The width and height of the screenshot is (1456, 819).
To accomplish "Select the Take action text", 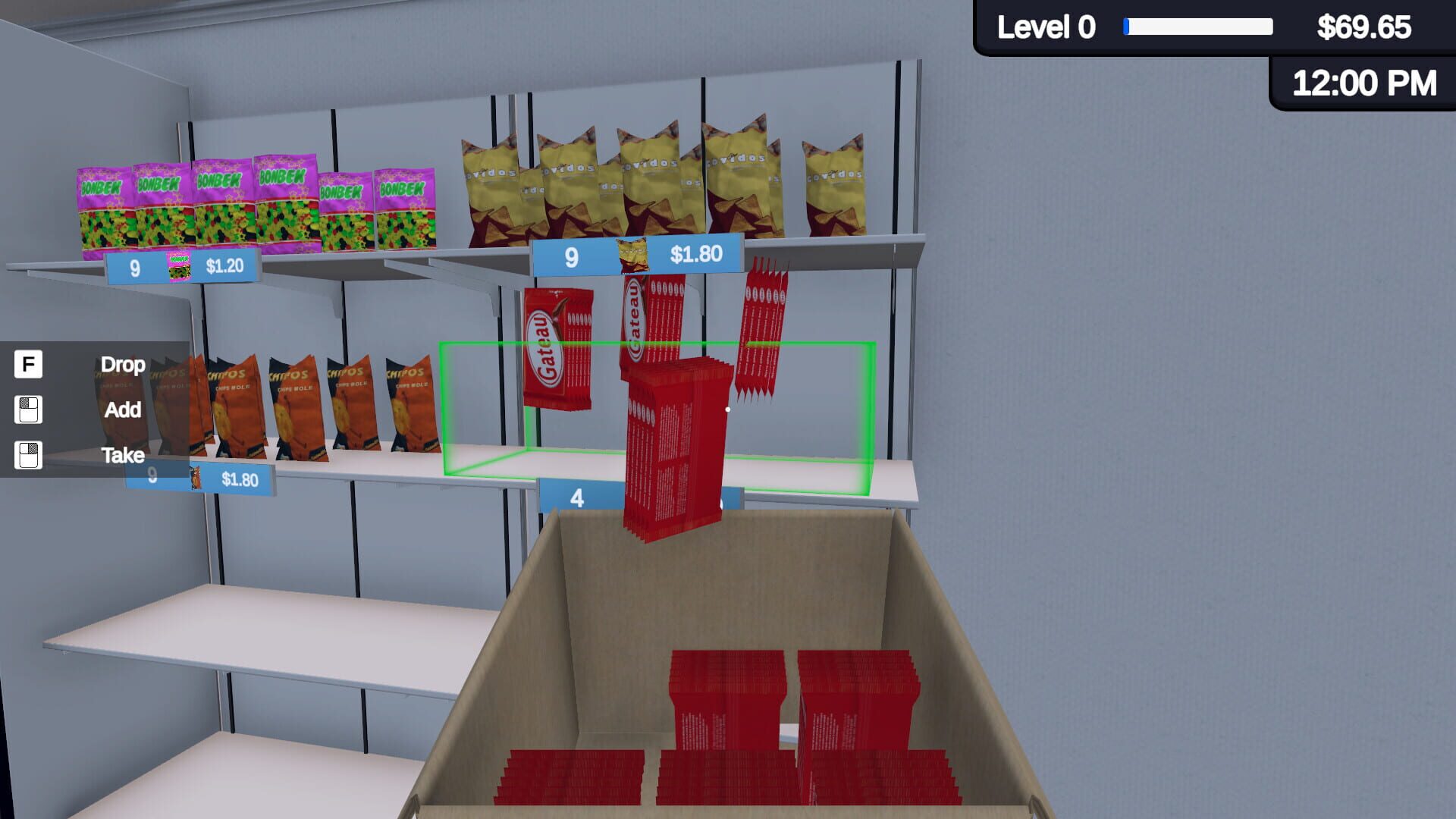I will 123,456.
